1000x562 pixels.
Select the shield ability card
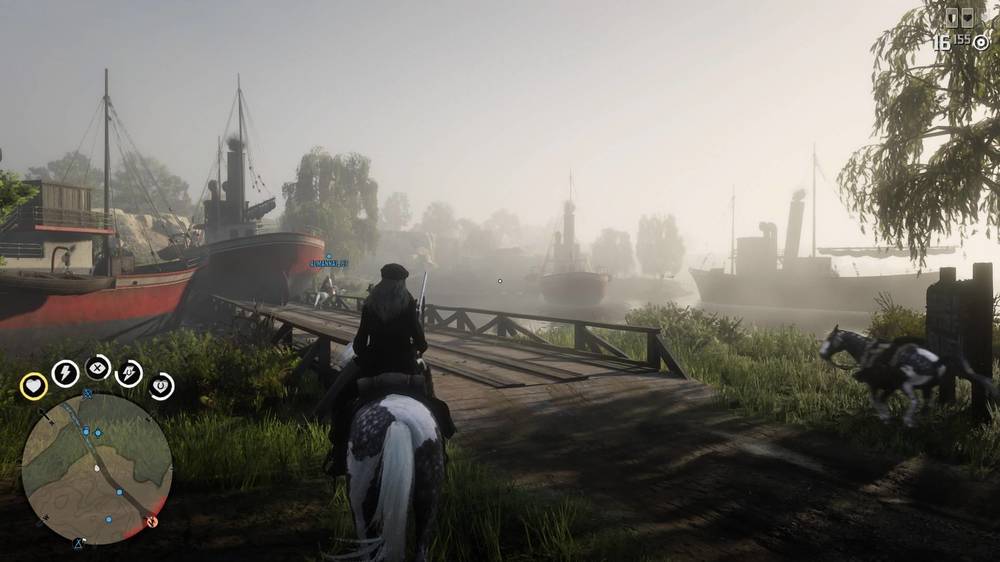point(951,17)
